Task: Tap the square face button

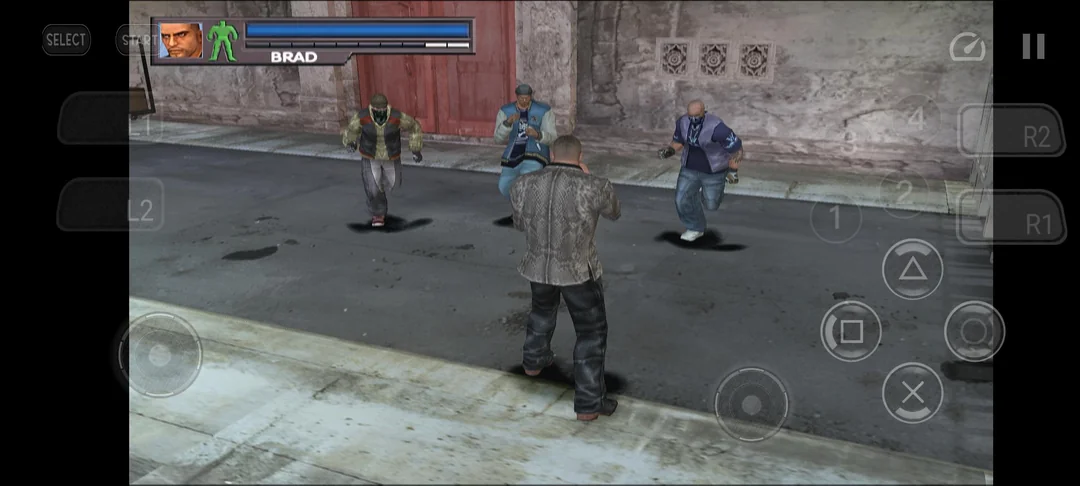Action: pyautogui.click(x=851, y=331)
